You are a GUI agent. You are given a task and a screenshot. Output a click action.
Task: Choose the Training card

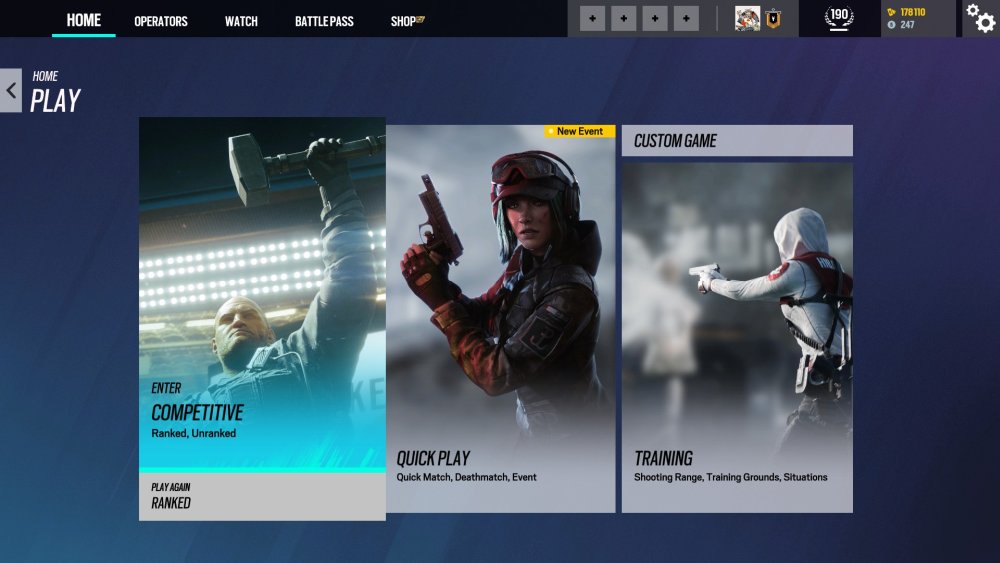pos(737,338)
